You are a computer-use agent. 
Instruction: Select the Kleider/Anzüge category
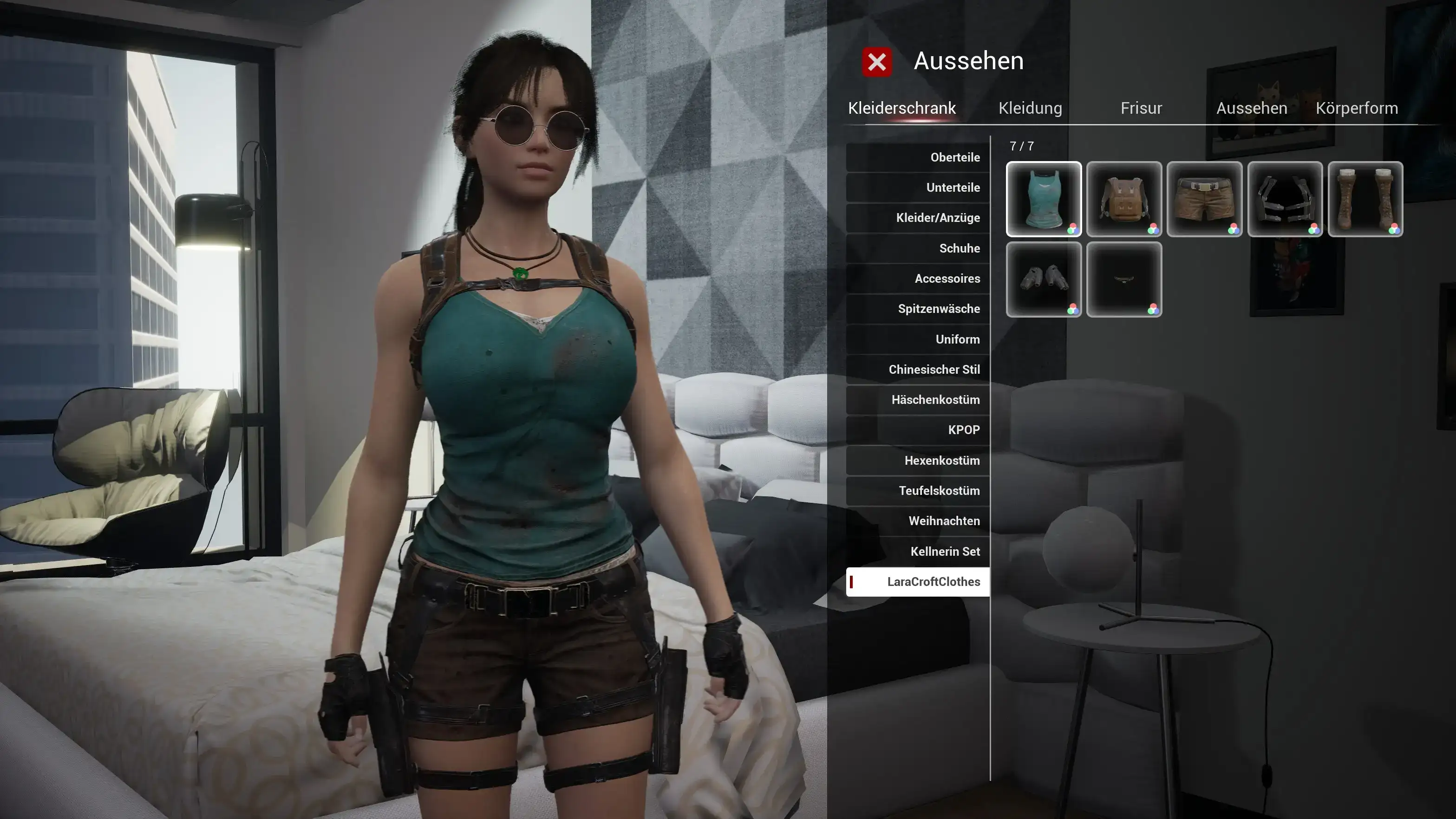point(919,218)
